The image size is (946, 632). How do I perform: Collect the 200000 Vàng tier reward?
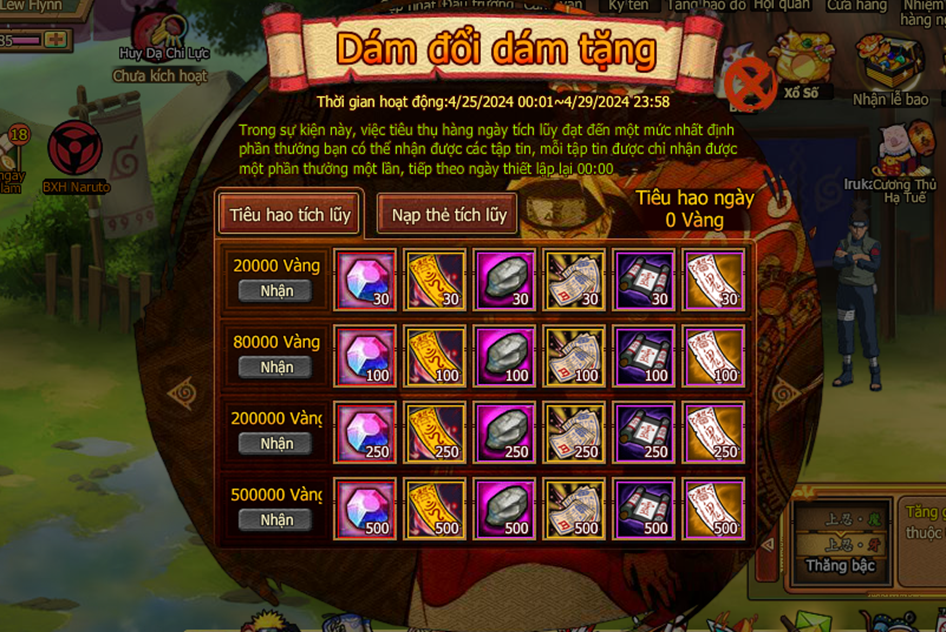point(277,443)
